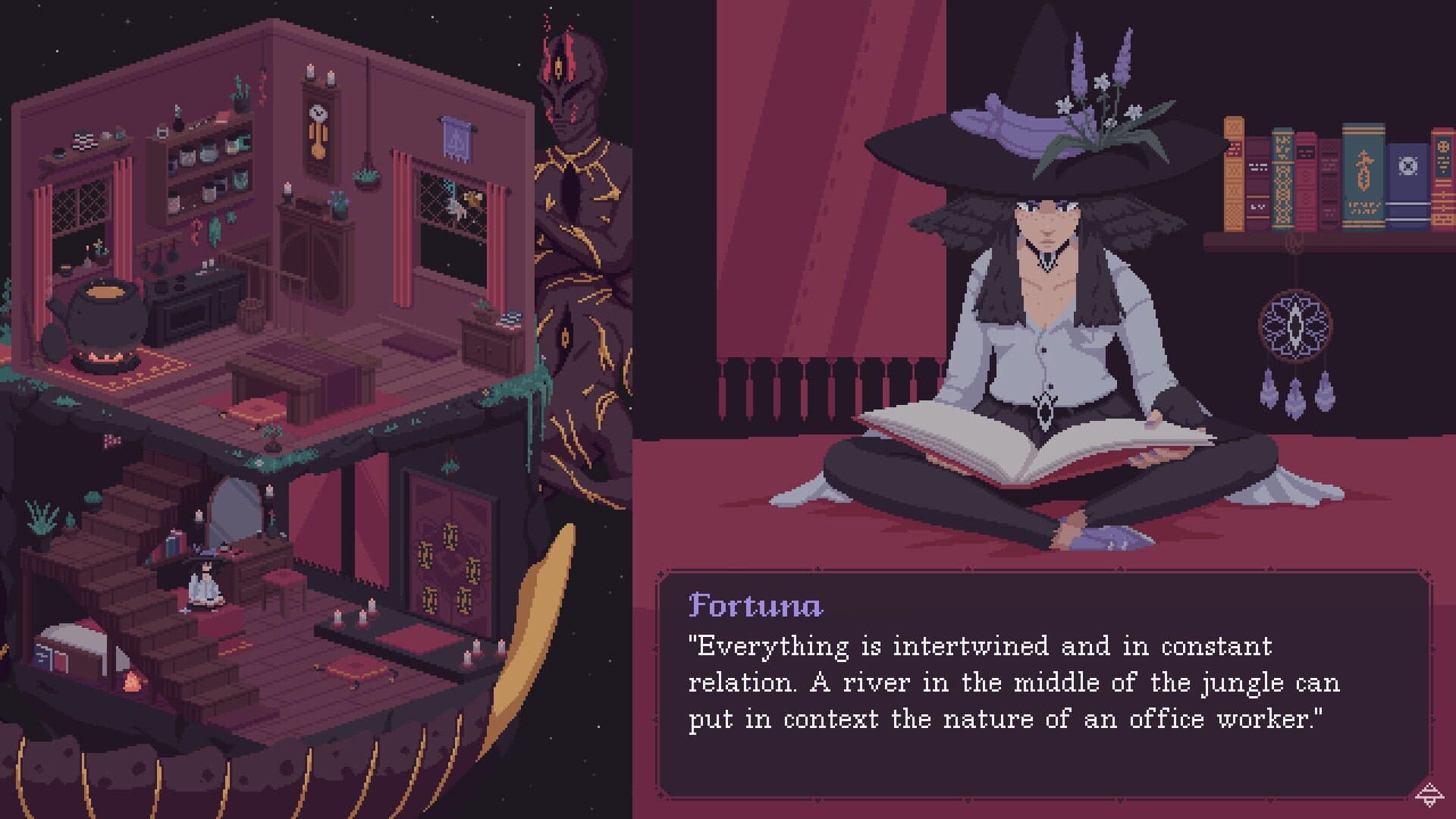Click the Fortuna character name label
Image resolution: width=1456 pixels, height=819 pixels.
click(x=755, y=607)
